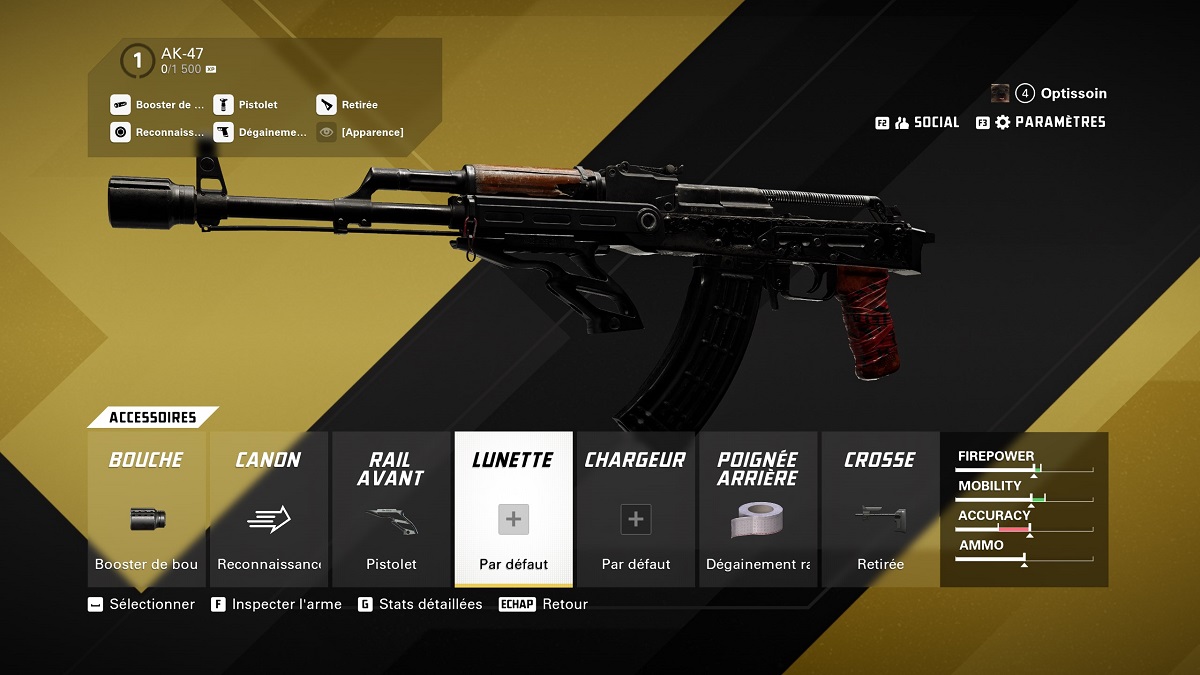This screenshot has height=675, width=1200.
Task: Choose the Rail Avant Pistolet slot
Action: point(391,509)
